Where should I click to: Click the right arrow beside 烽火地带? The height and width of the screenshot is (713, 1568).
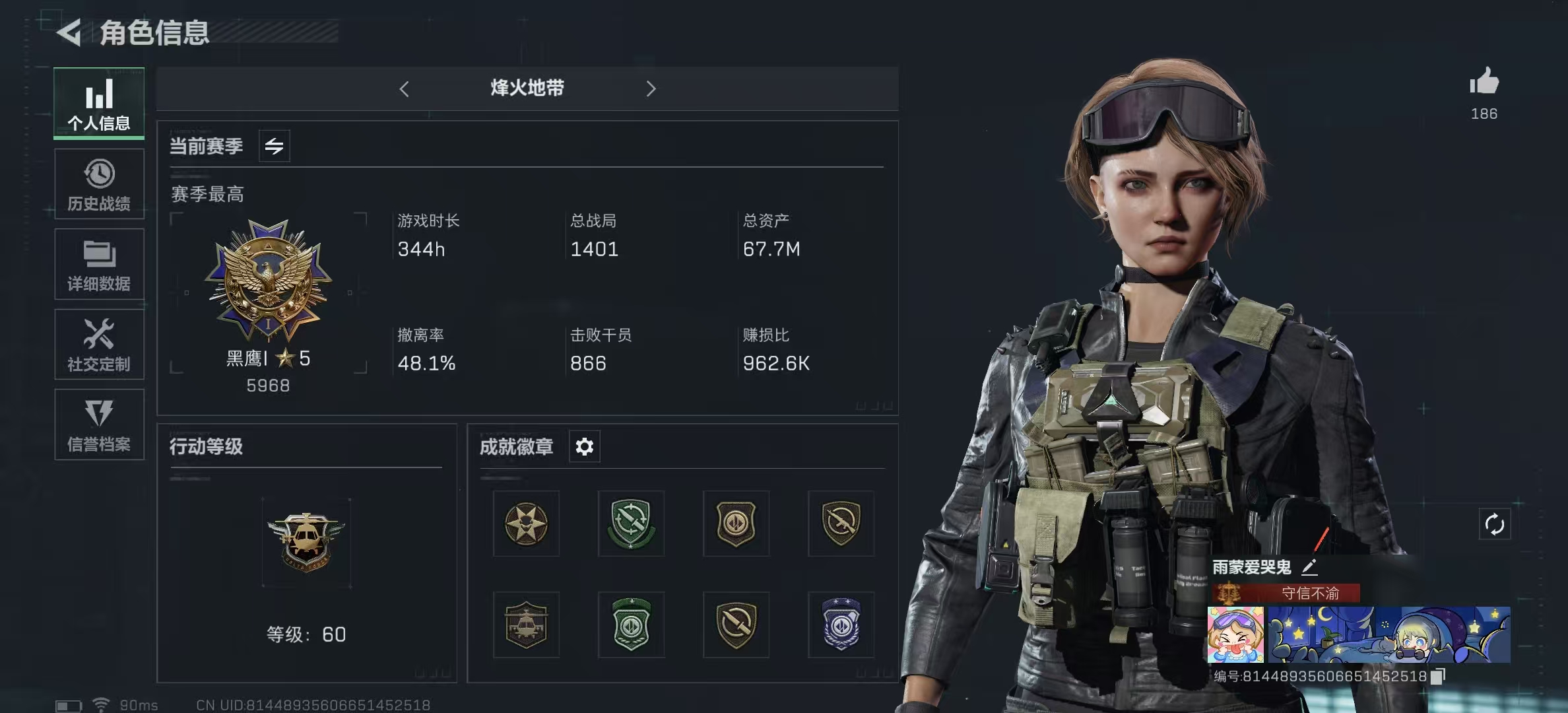[x=651, y=89]
